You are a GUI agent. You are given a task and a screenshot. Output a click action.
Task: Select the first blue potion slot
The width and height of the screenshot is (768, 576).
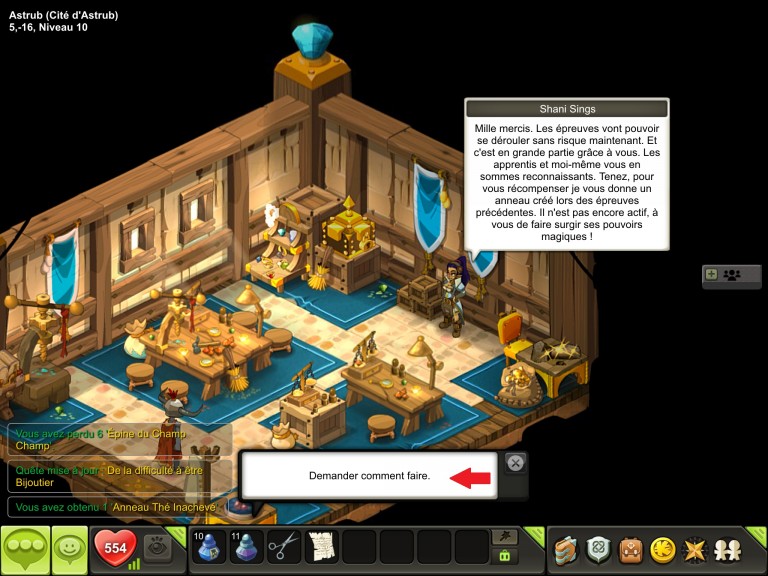click(209, 547)
